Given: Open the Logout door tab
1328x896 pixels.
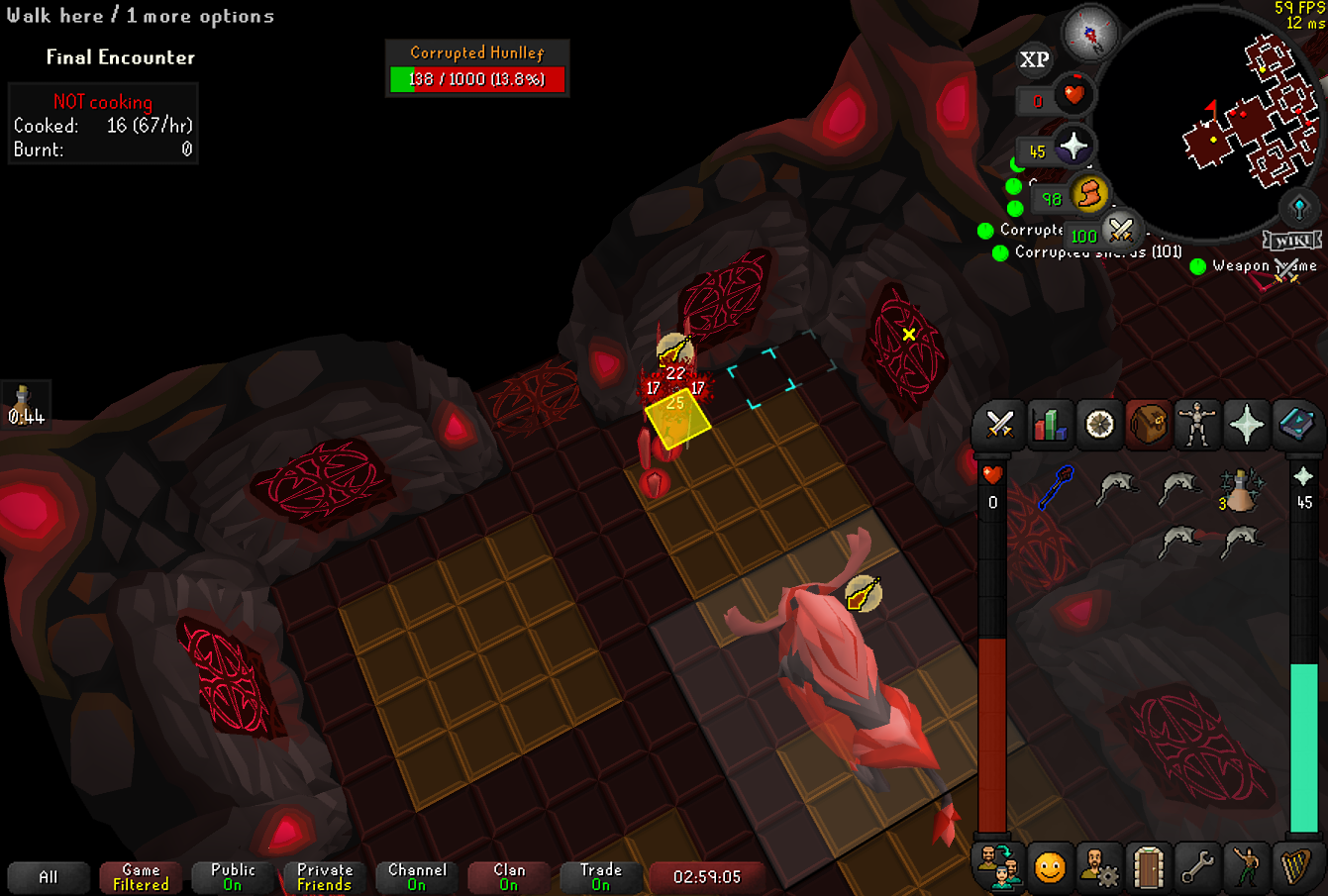Looking at the screenshot, I should (1148, 867).
